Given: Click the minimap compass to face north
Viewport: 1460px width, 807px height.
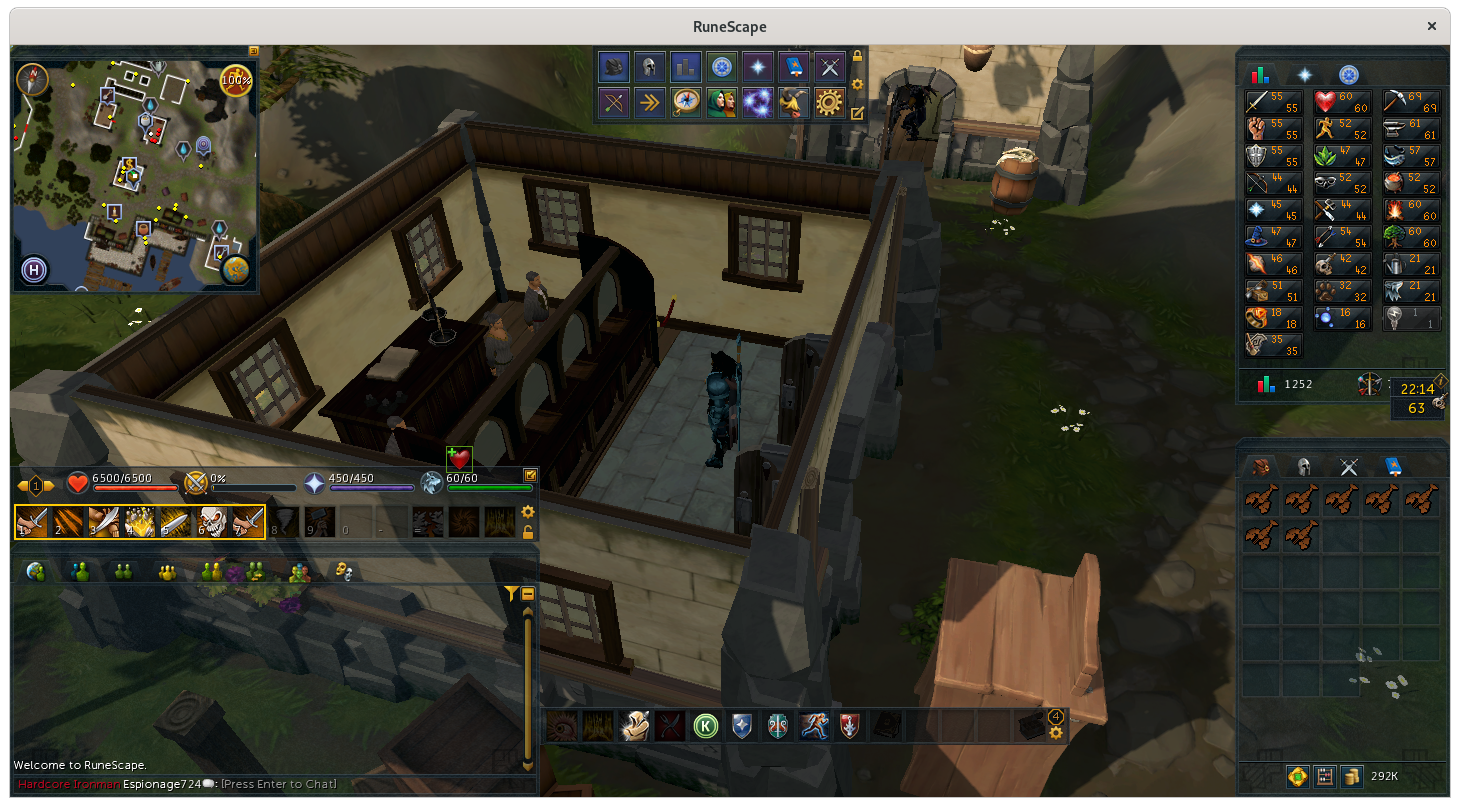Looking at the screenshot, I should (32, 79).
